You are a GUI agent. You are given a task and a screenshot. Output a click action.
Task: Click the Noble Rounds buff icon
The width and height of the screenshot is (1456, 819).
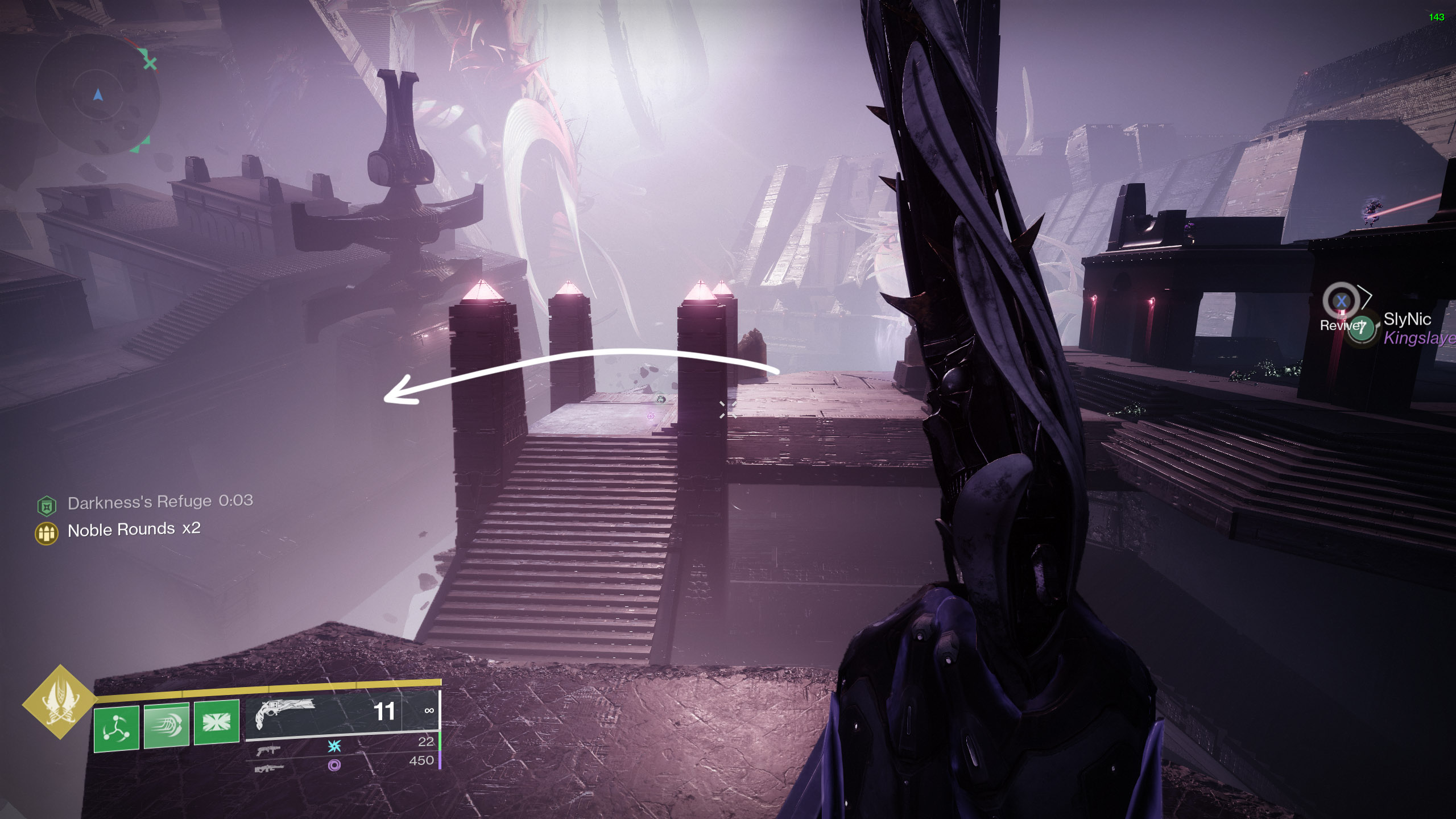(47, 533)
